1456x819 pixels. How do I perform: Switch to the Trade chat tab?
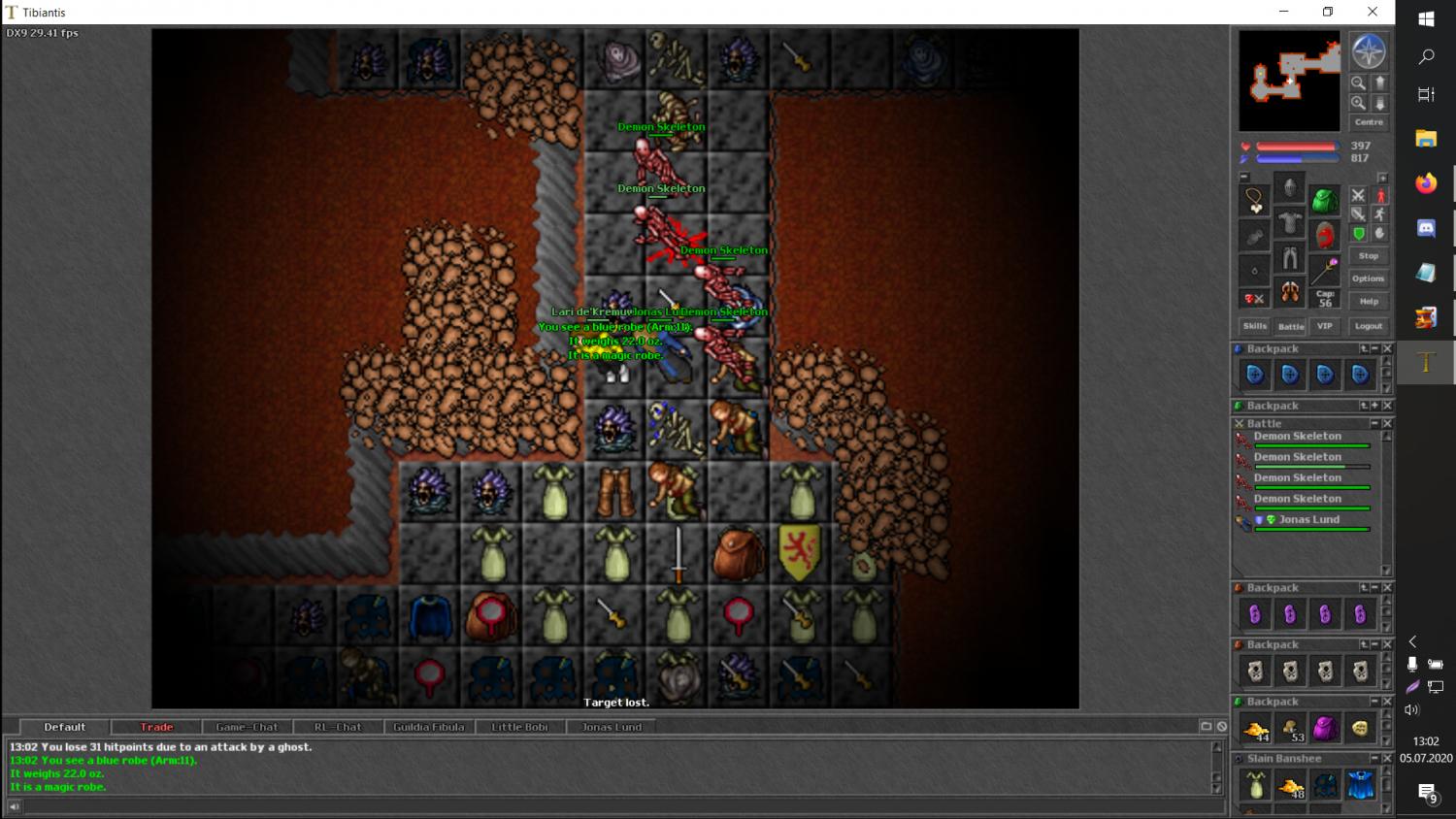156,727
